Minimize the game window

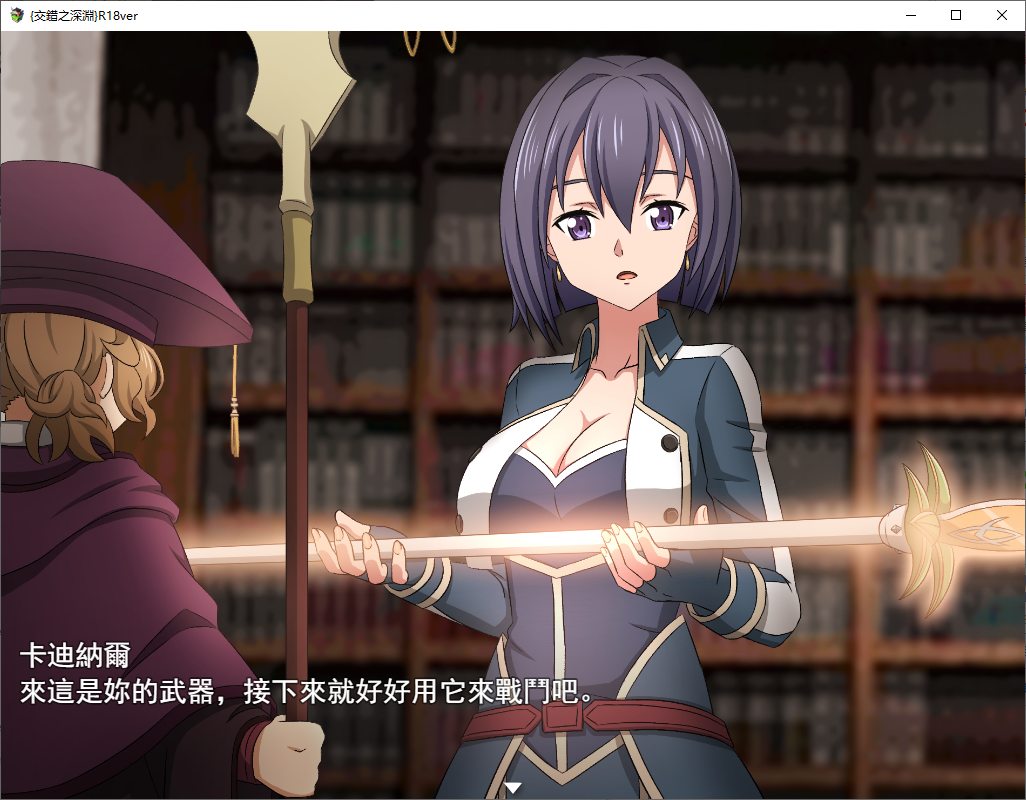(910, 15)
